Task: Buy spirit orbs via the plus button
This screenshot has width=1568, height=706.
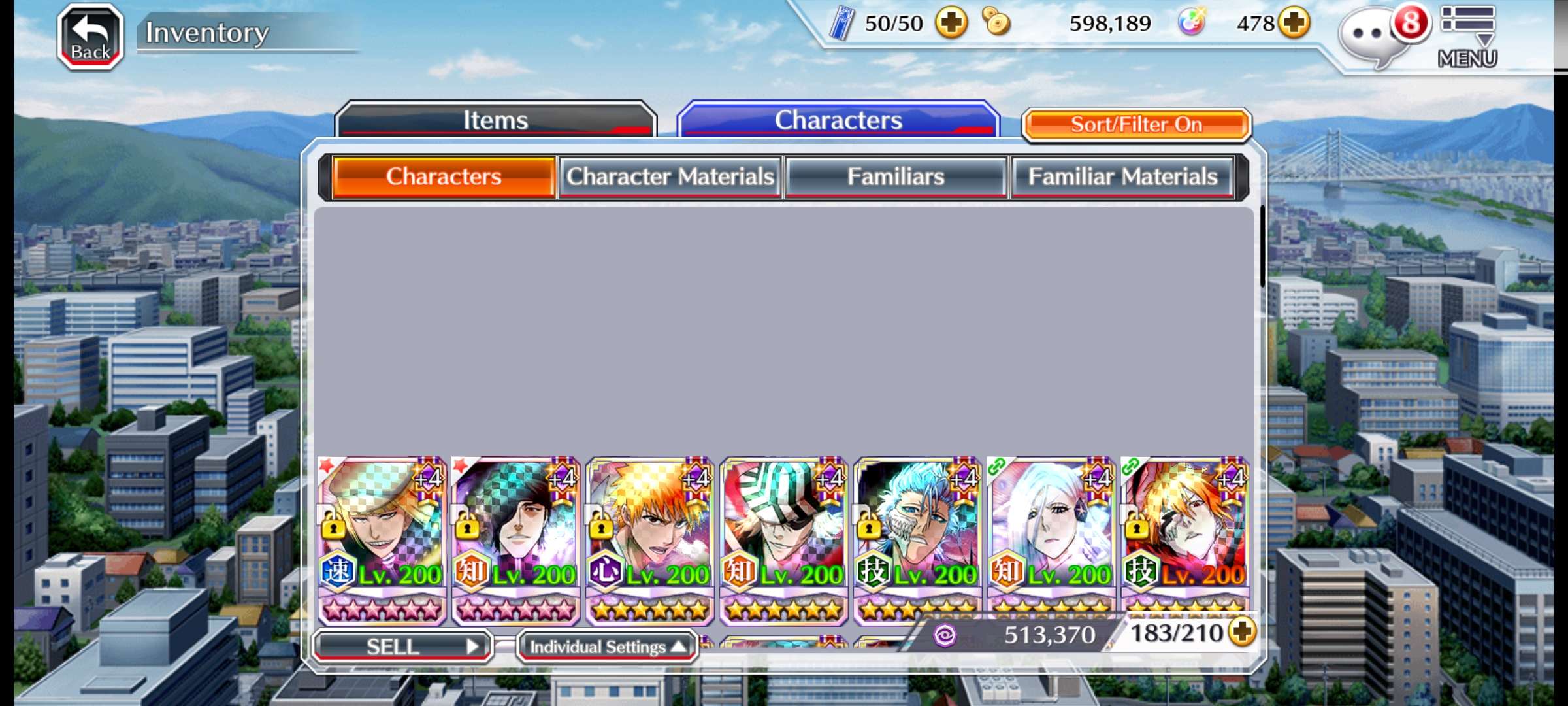Action: click(1294, 24)
